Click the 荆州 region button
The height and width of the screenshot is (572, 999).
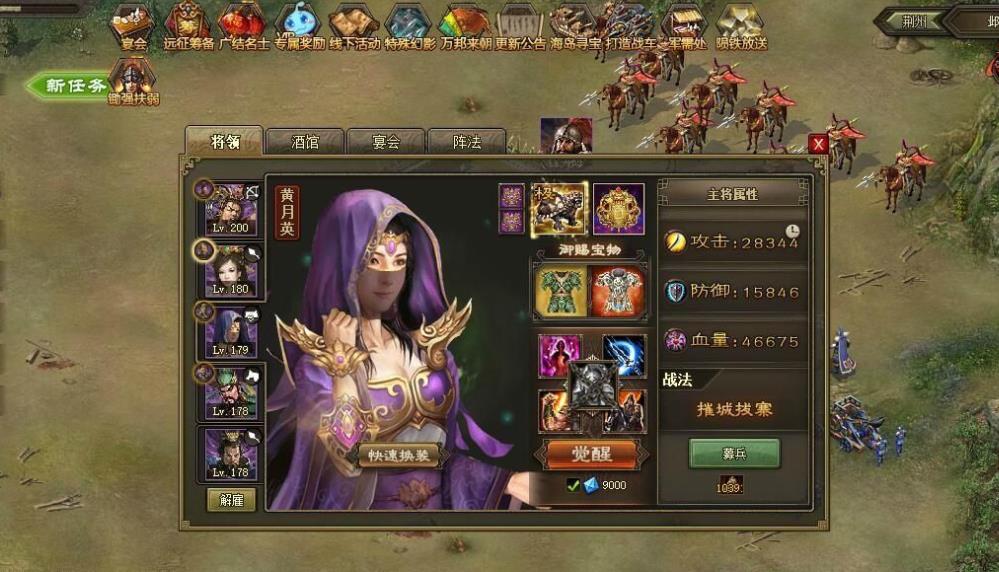tap(910, 20)
